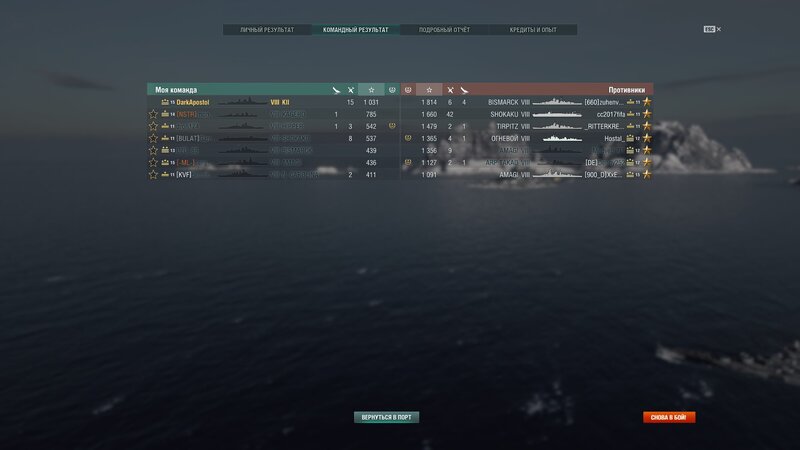Sort enemies by experience star column
Viewport: 800px width, 450px height.
pos(429,90)
